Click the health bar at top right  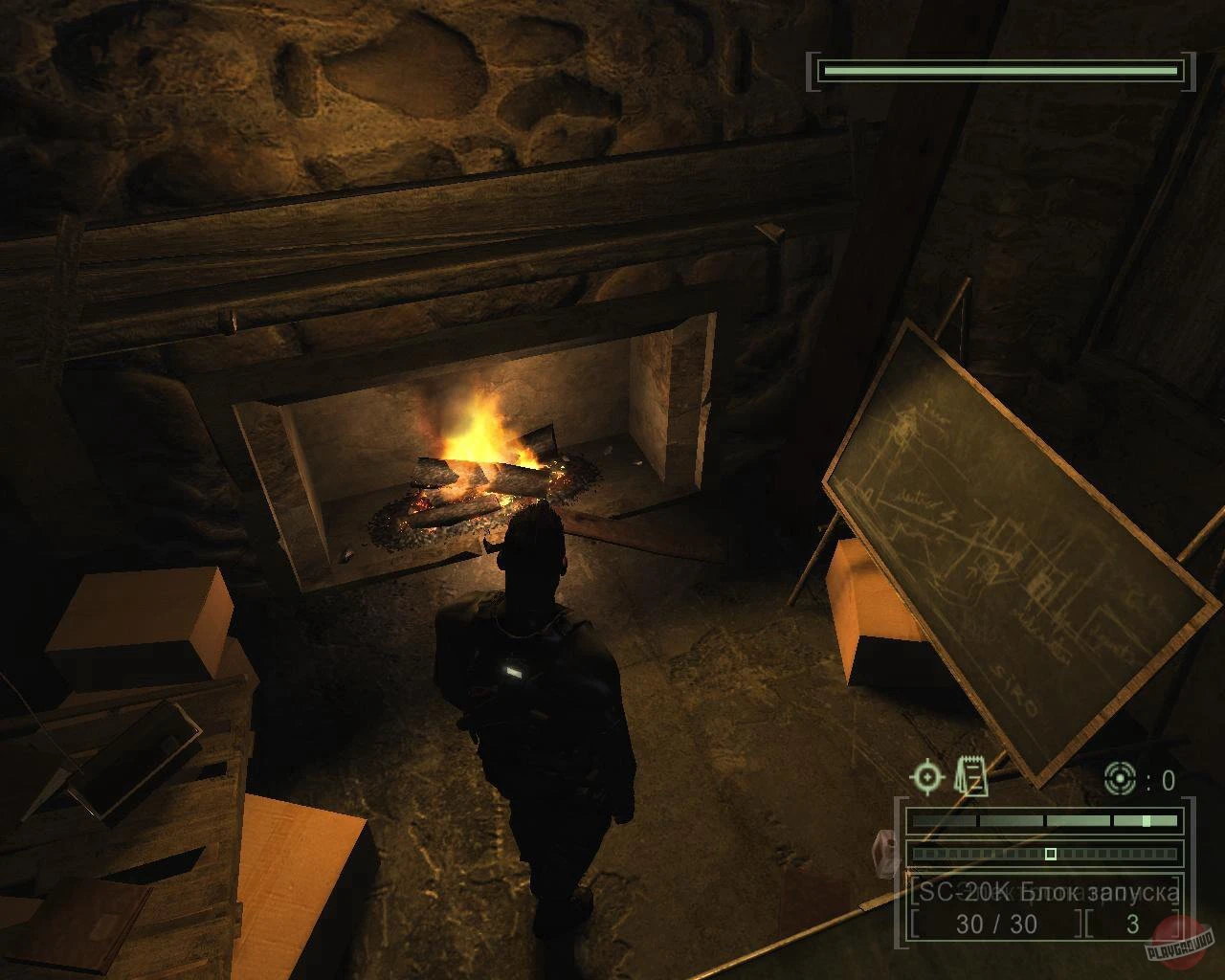1000,69
